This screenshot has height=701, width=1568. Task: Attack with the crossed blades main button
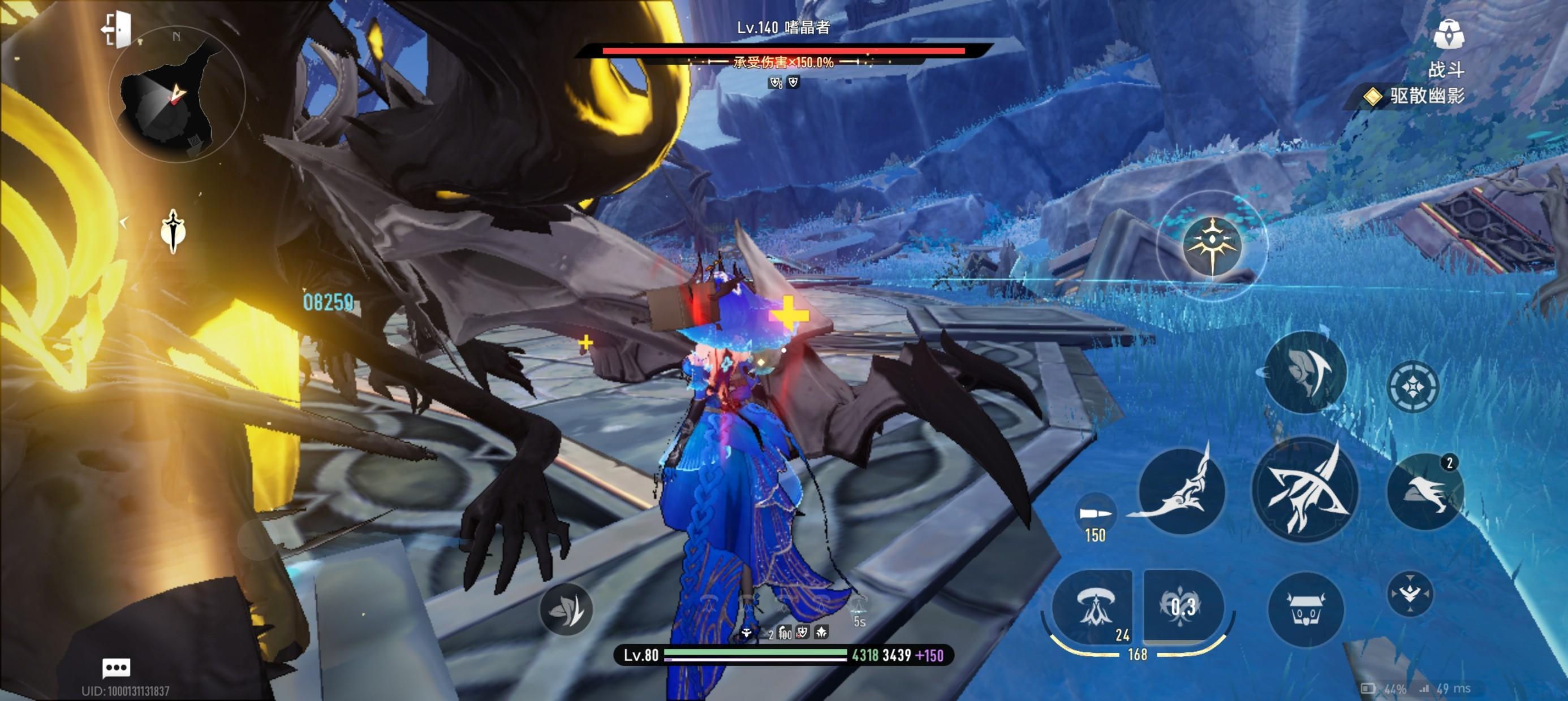tap(1306, 491)
